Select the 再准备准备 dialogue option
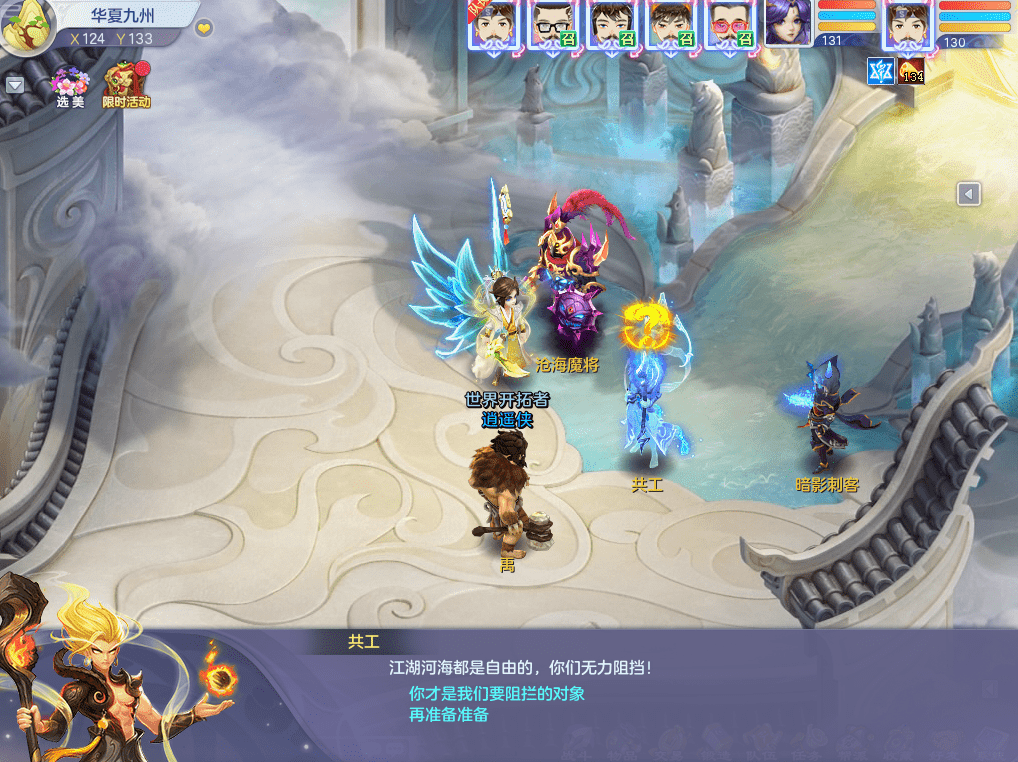The height and width of the screenshot is (762, 1018). (x=448, y=715)
